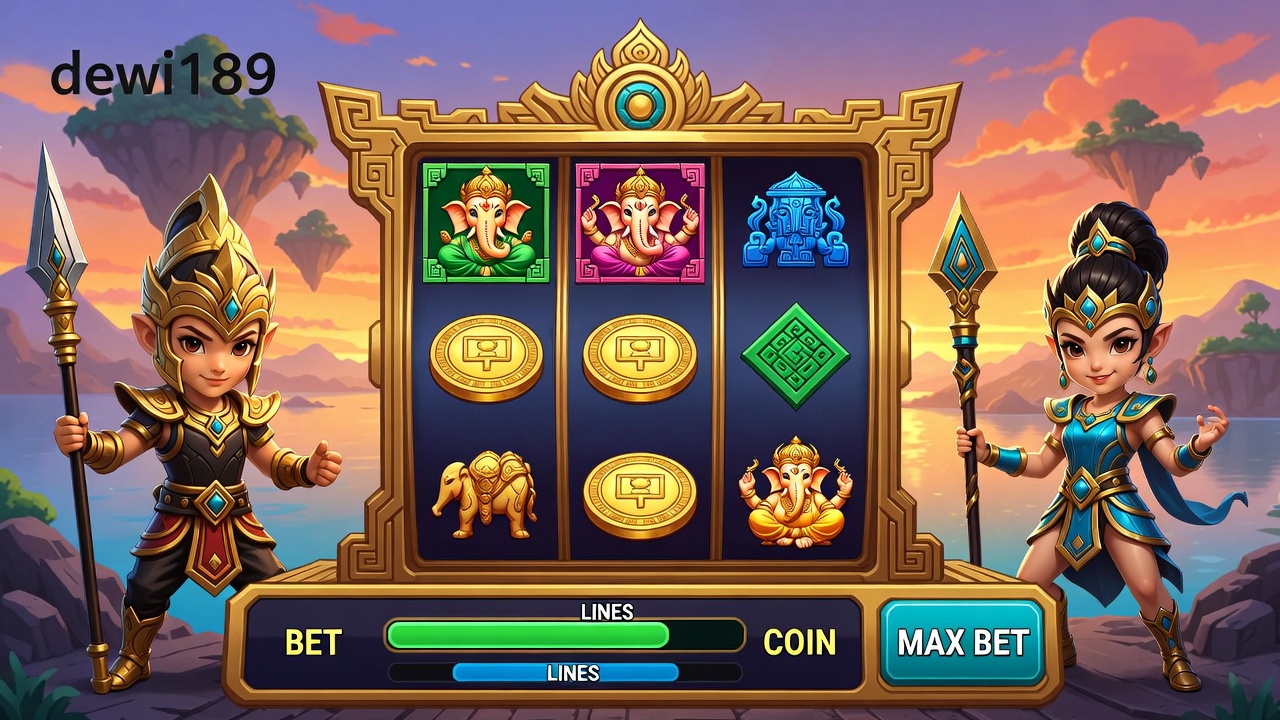Adjust the blue LINES slider

click(565, 673)
